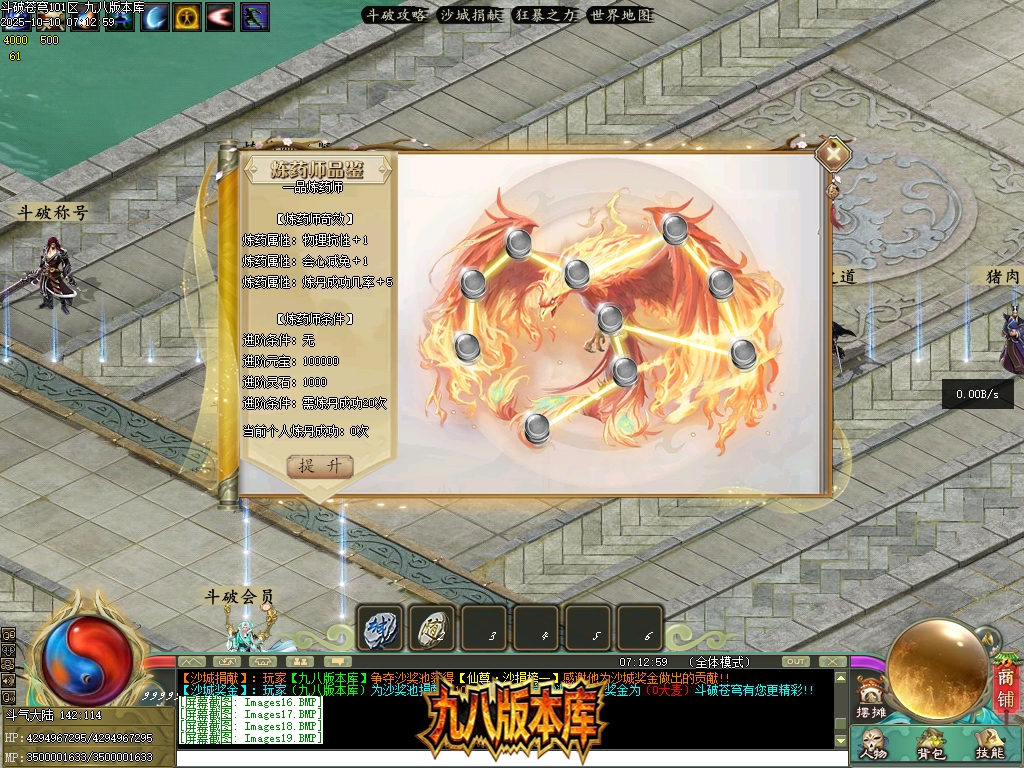Open the 斗破攻略 guide menu

click(x=396, y=15)
